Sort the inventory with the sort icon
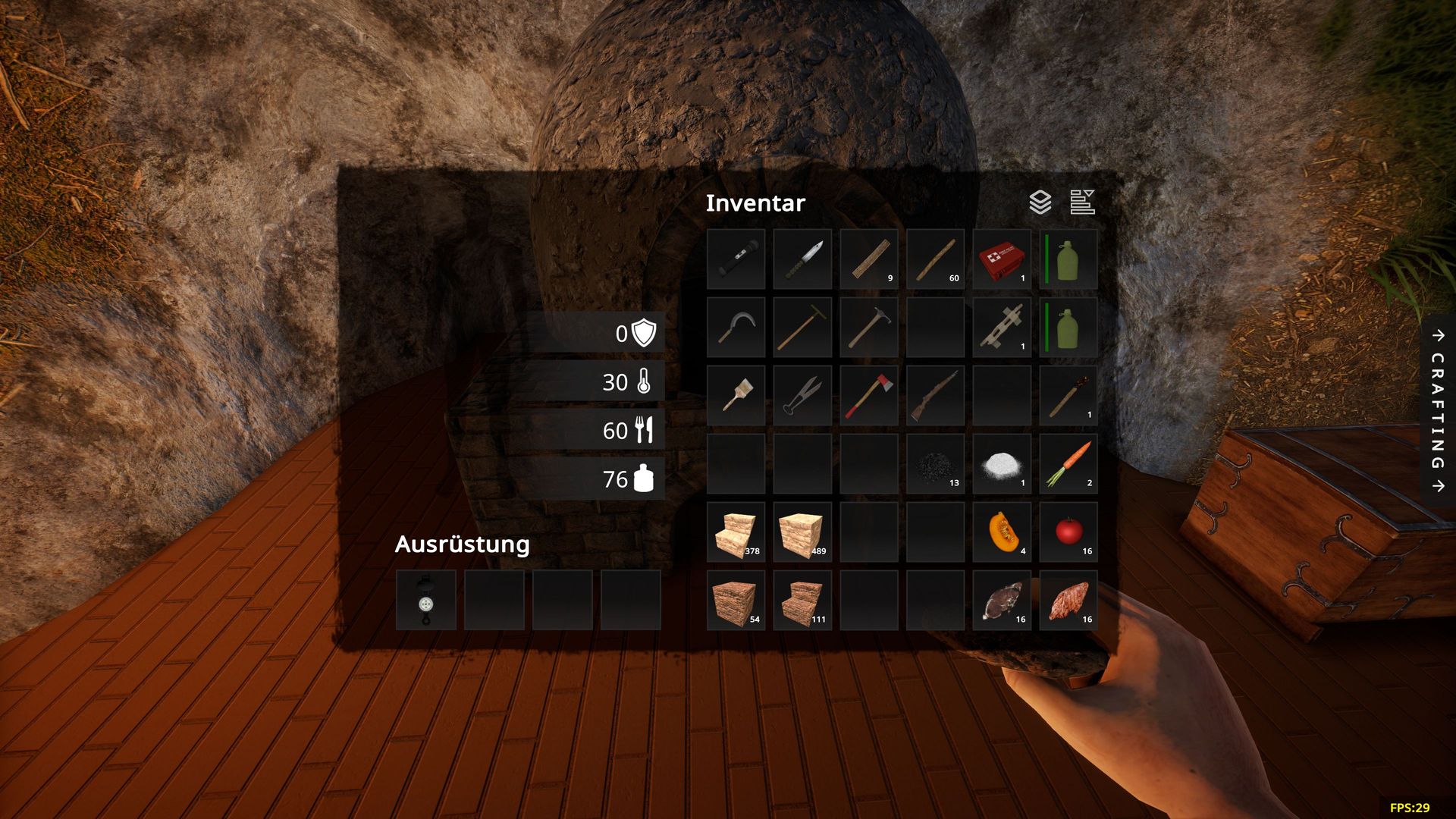This screenshot has height=819, width=1456. click(x=1082, y=202)
